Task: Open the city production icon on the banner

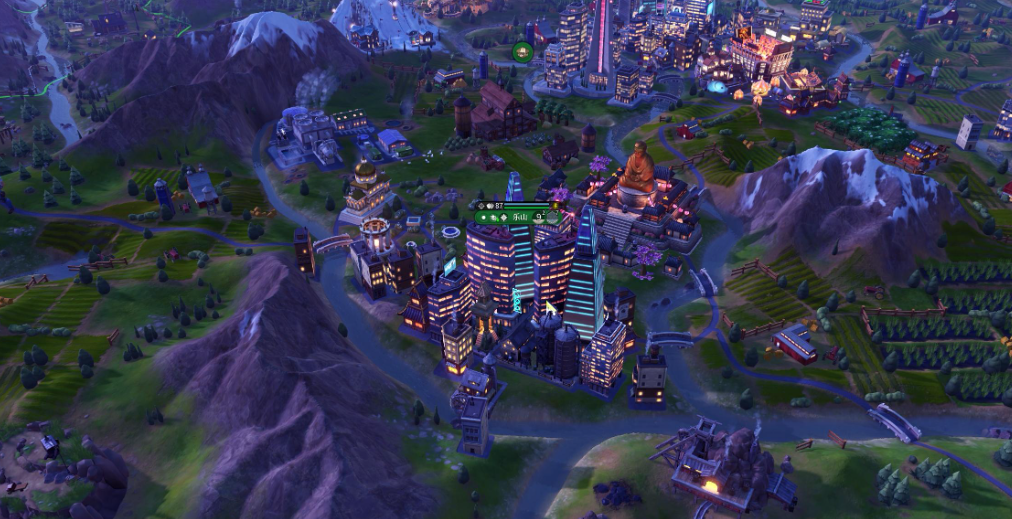Action: [x=551, y=216]
